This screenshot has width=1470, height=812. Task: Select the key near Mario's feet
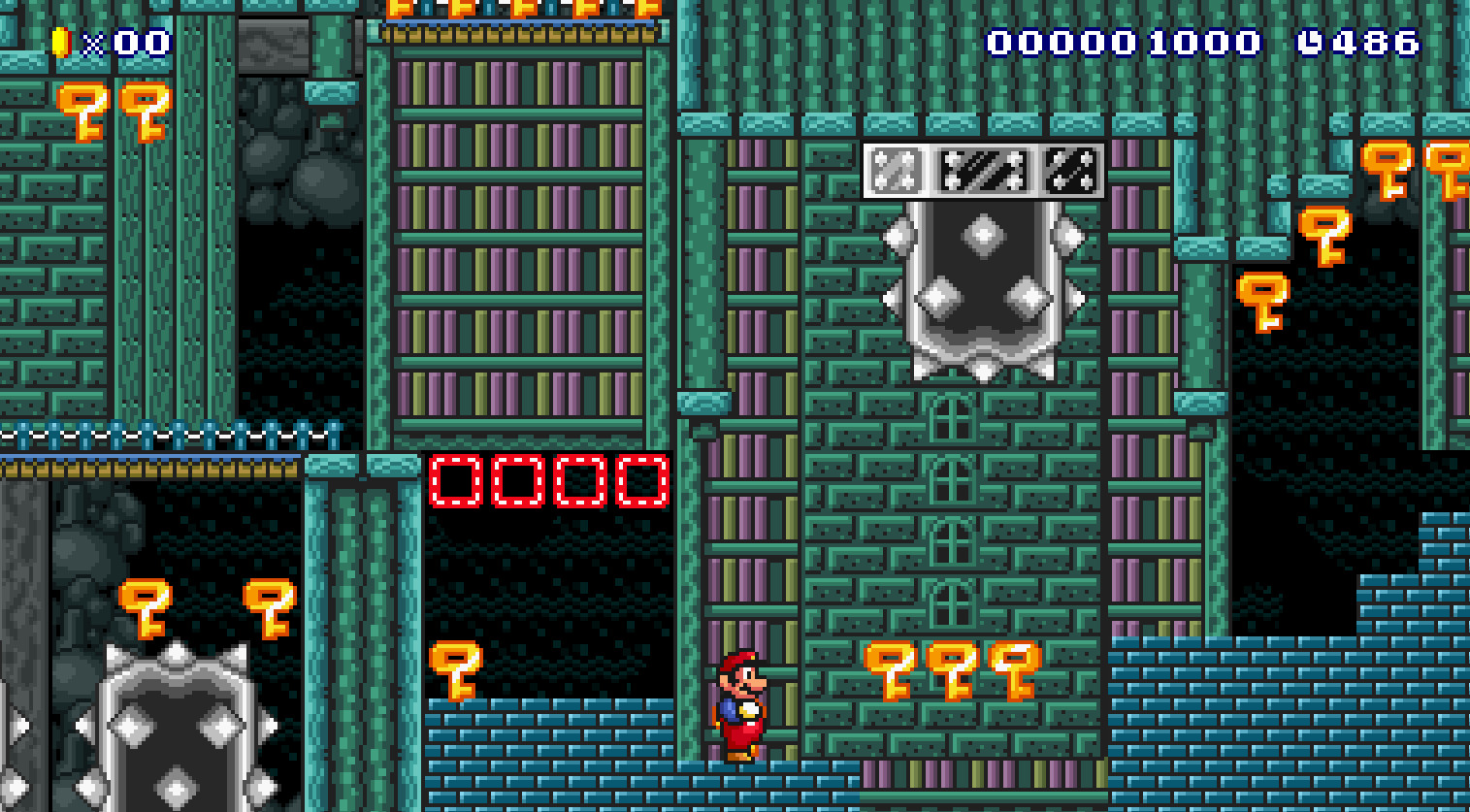point(456,671)
